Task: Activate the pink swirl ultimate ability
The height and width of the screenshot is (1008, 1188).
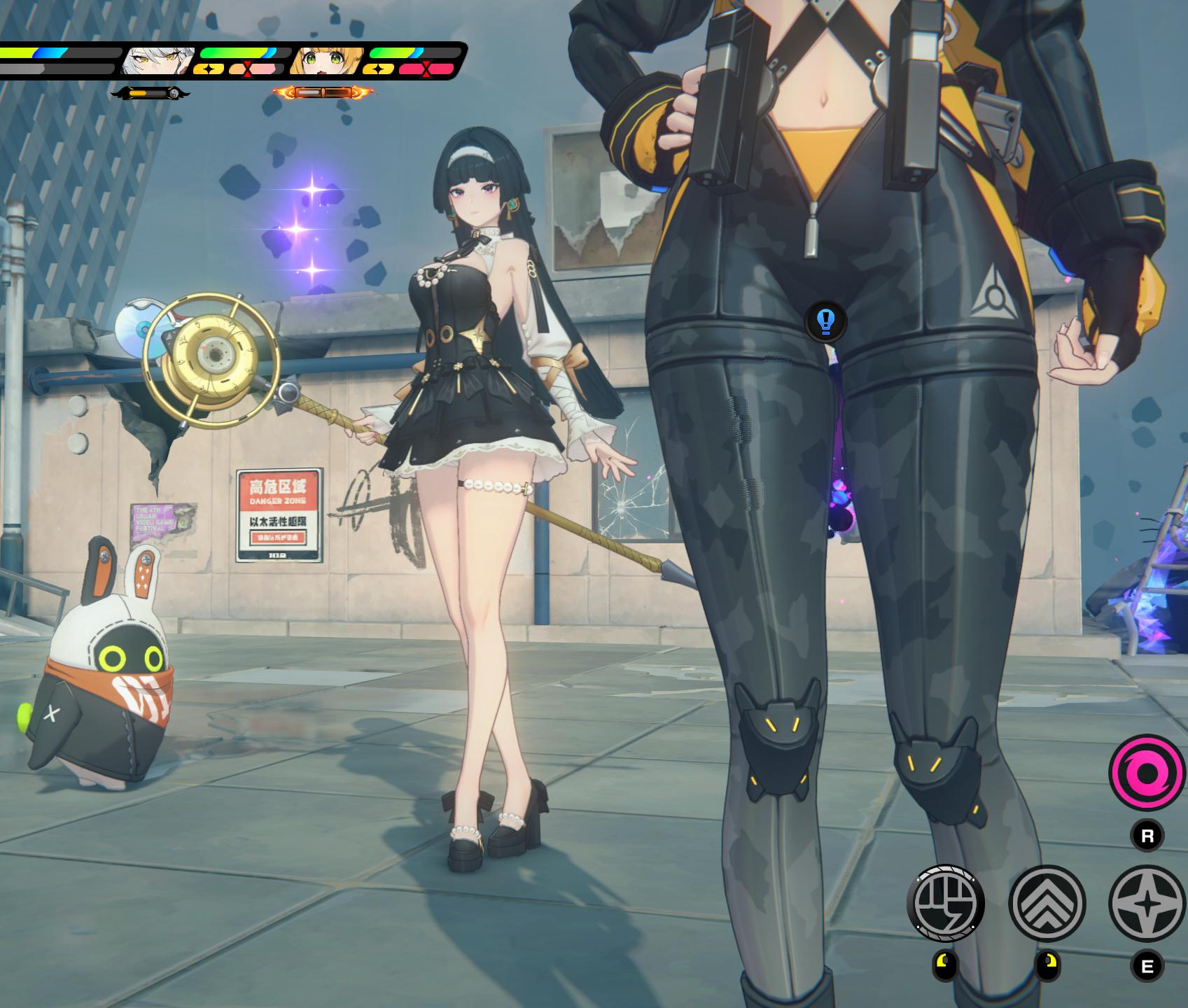Action: click(1146, 773)
